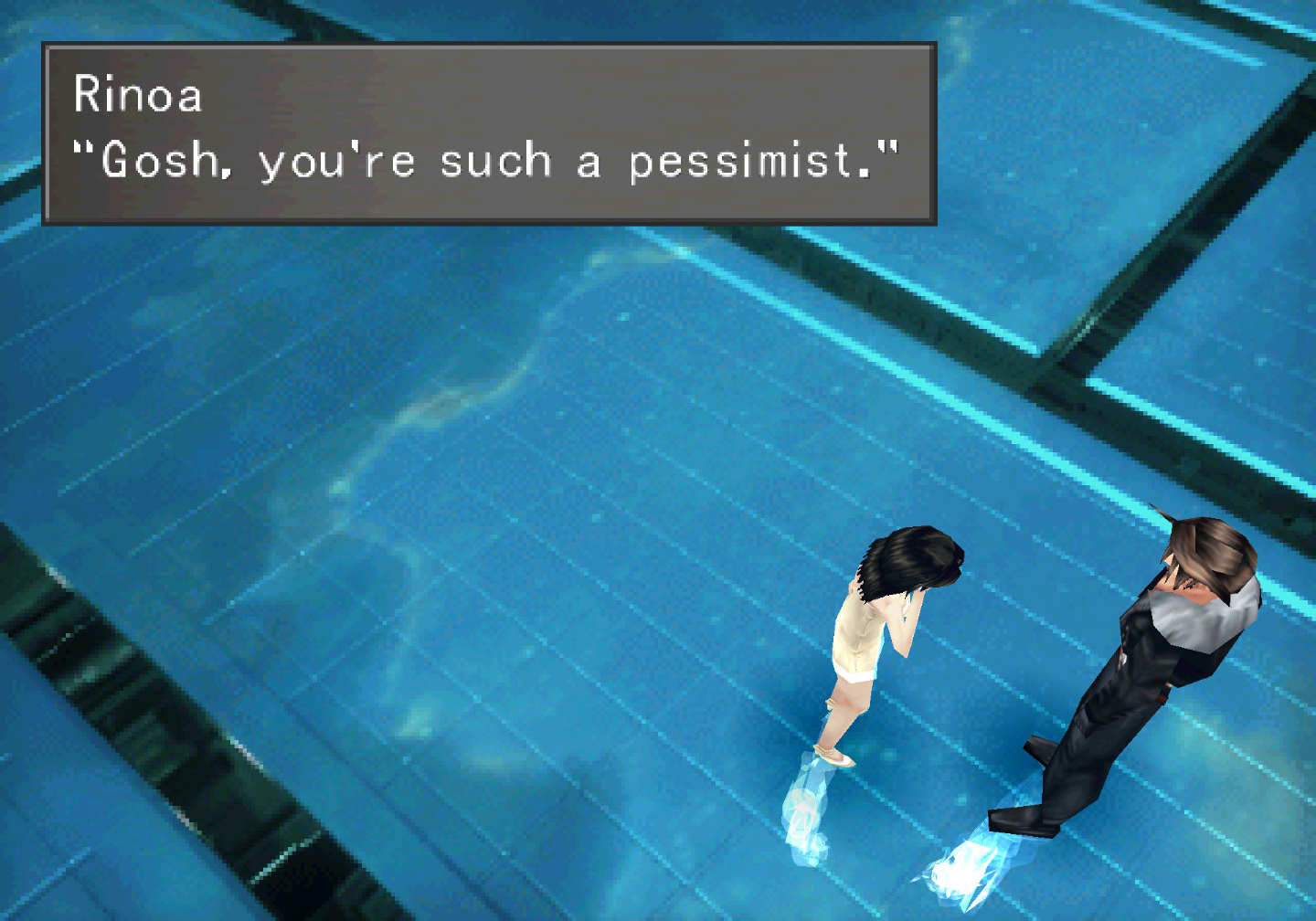The height and width of the screenshot is (921, 1316).
Task: Advance Rinoa's pessimist dialogue box
Action: tap(489, 133)
